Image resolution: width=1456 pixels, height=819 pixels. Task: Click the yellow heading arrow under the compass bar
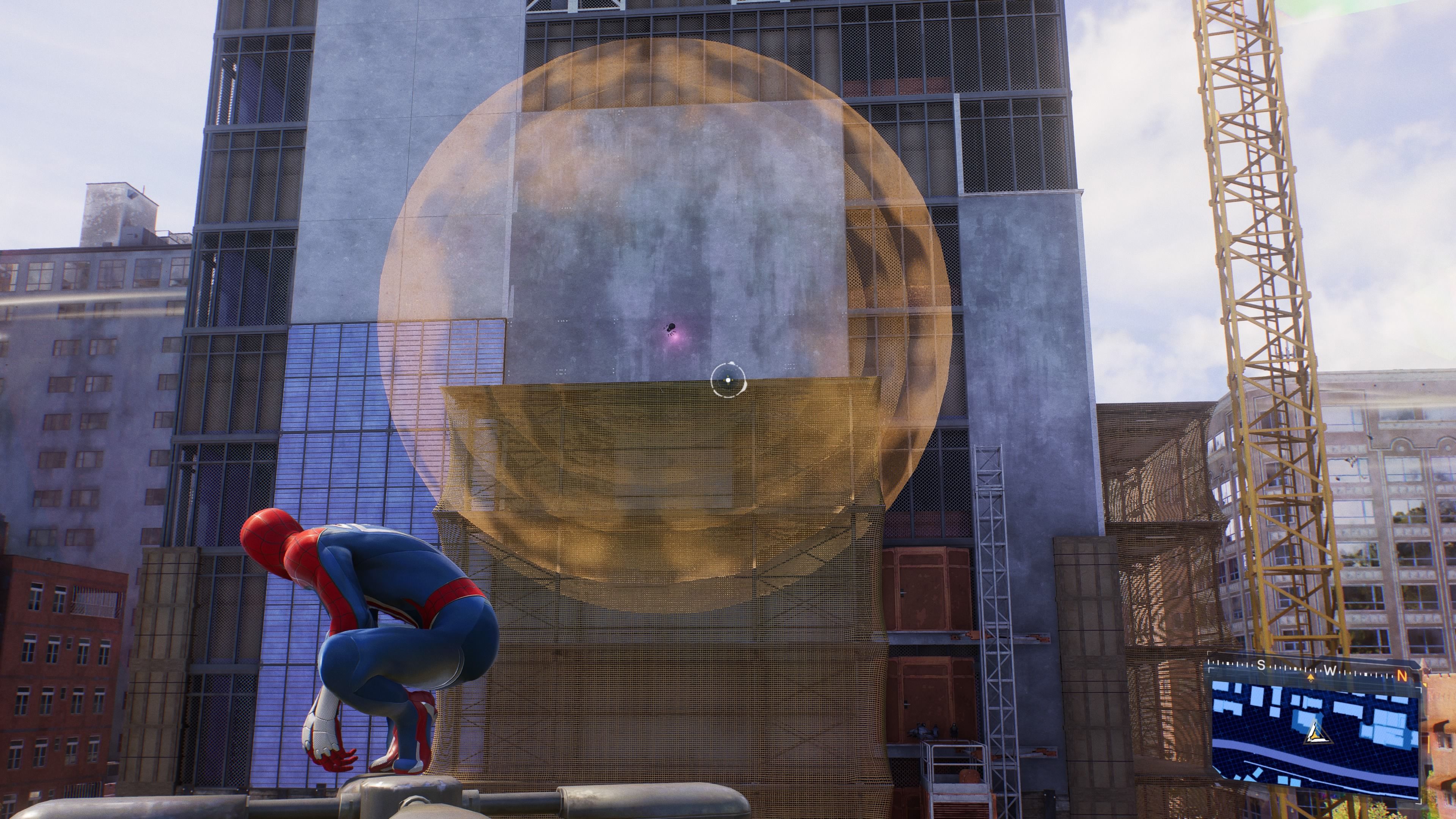[1311, 677]
